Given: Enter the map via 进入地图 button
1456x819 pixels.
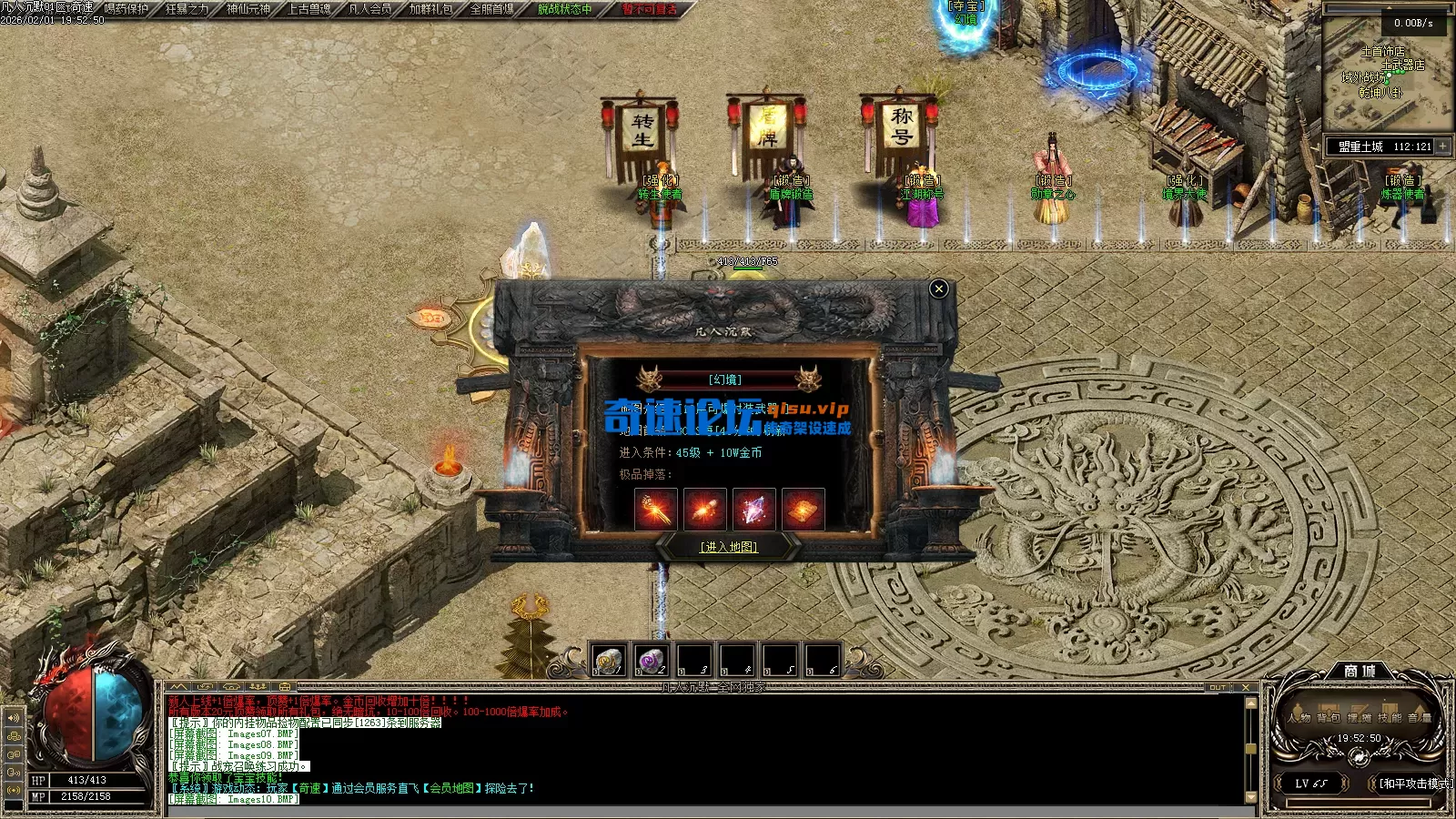Looking at the screenshot, I should tap(728, 547).
